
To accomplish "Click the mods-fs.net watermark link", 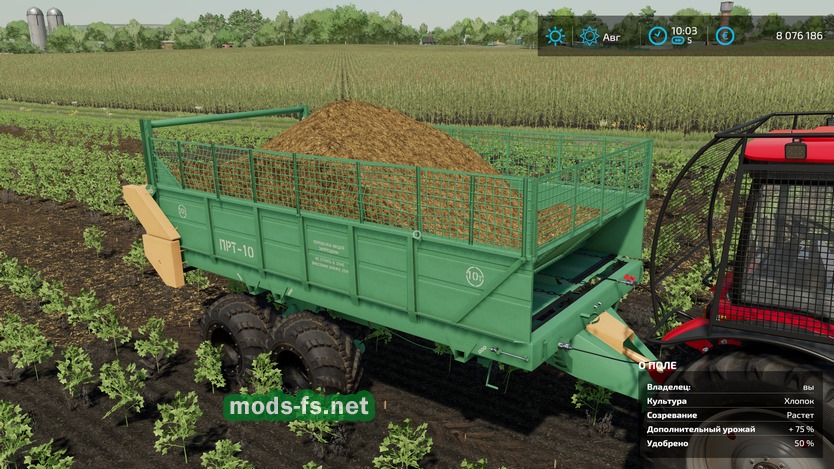I will pyautogui.click(x=299, y=406).
